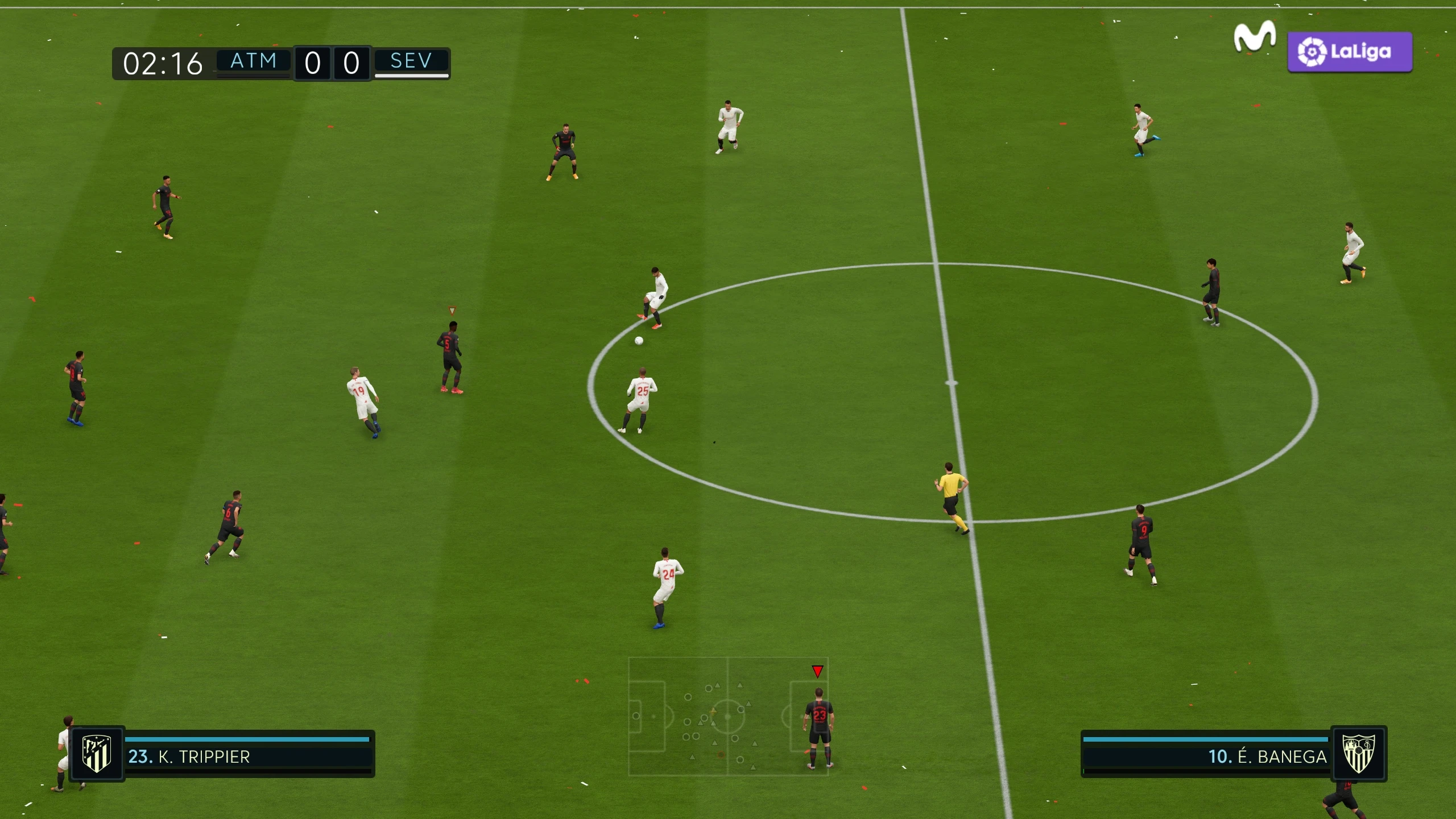The image size is (1456, 819).
Task: Click the LaLiga logo
Action: [1349, 52]
